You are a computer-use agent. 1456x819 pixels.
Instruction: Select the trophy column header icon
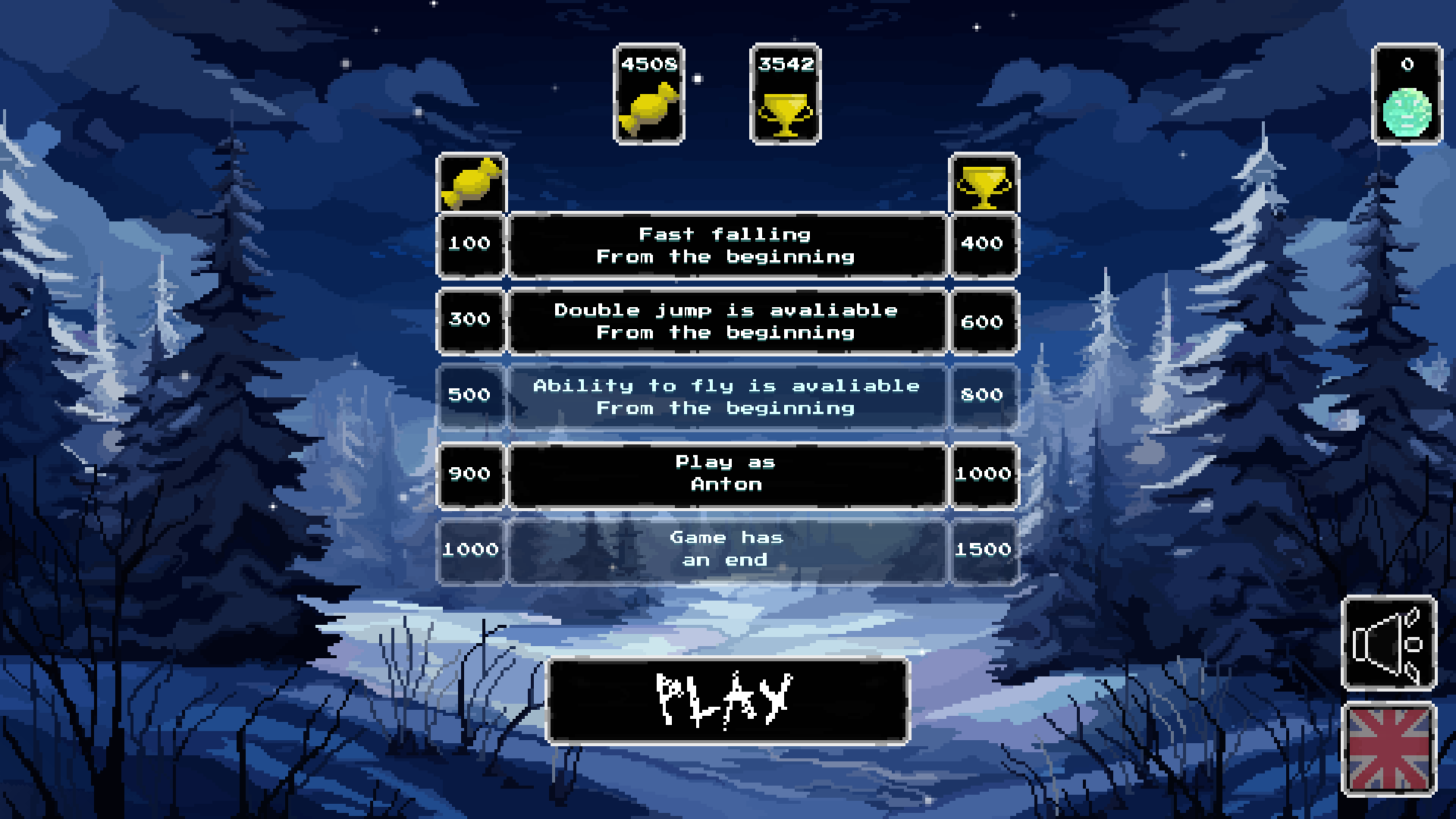point(983,182)
